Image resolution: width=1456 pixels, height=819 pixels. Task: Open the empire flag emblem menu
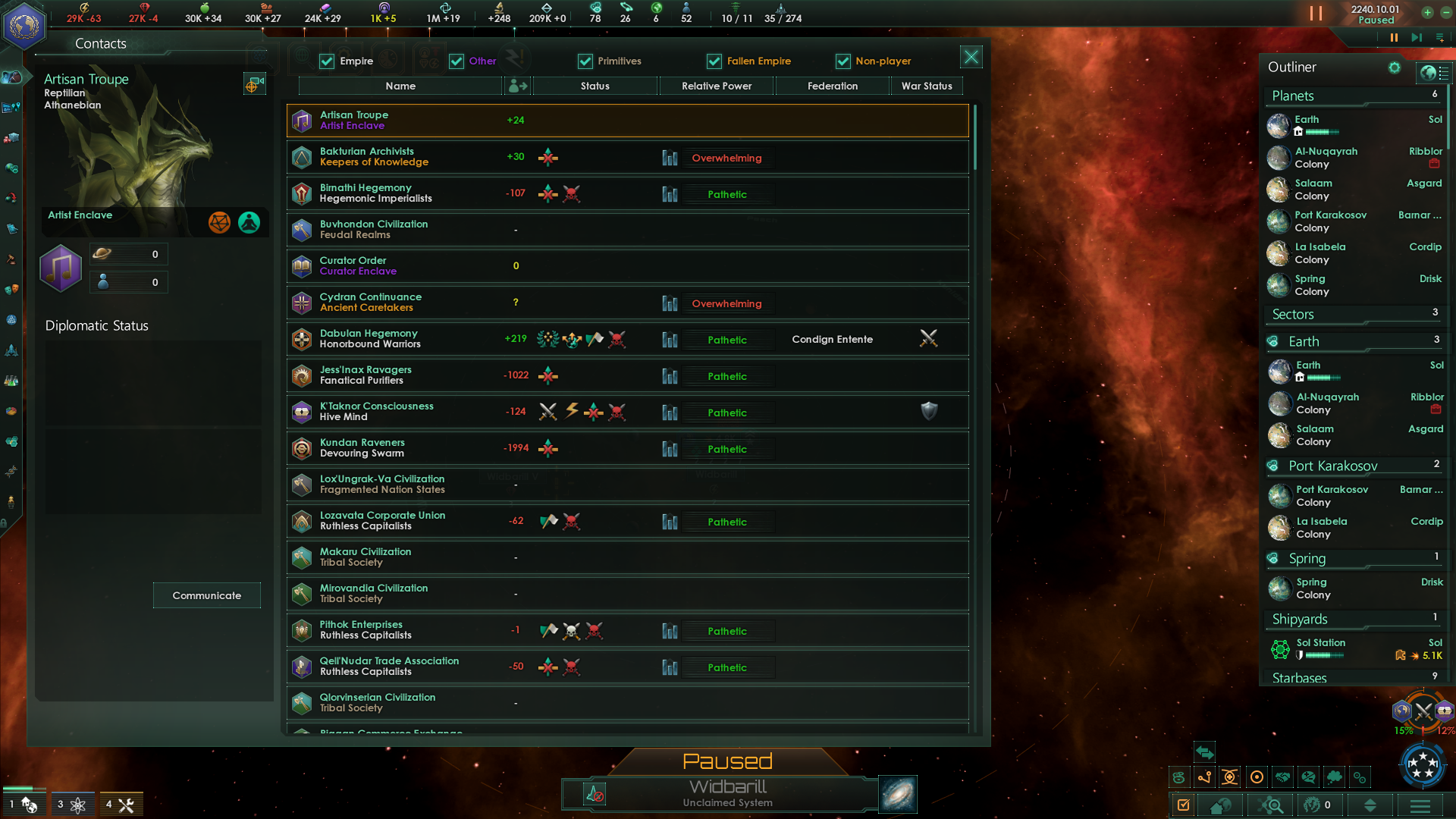tap(24, 24)
